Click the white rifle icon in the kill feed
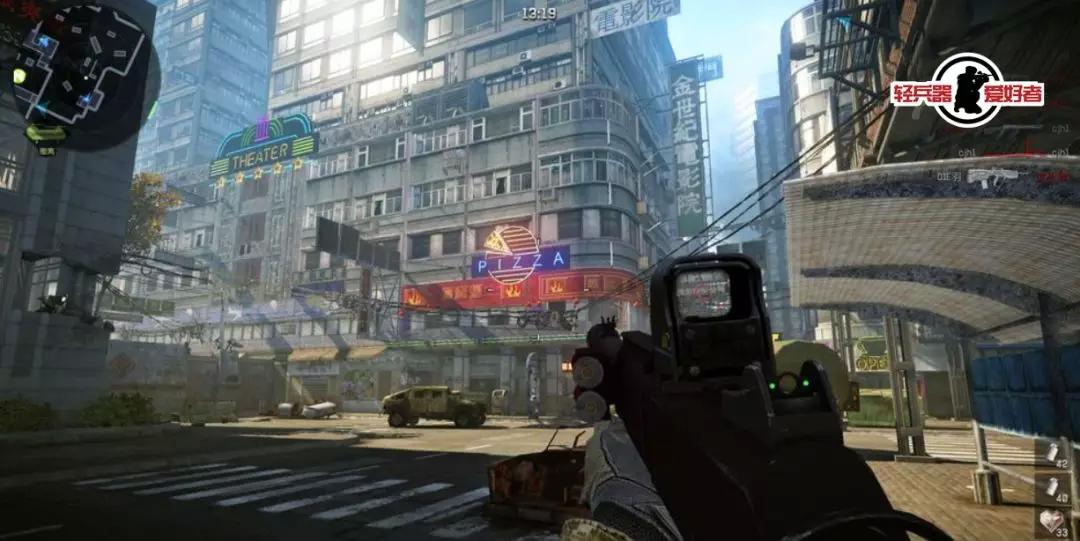The height and width of the screenshot is (541, 1080). [992, 177]
